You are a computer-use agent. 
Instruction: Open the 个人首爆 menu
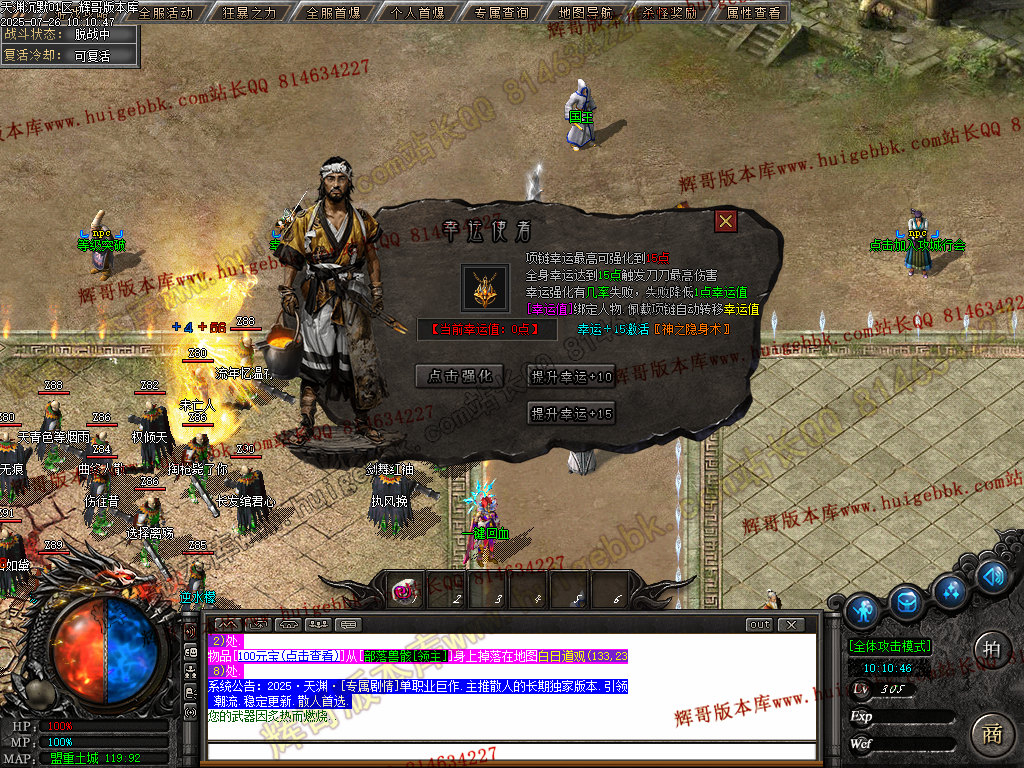pos(417,13)
